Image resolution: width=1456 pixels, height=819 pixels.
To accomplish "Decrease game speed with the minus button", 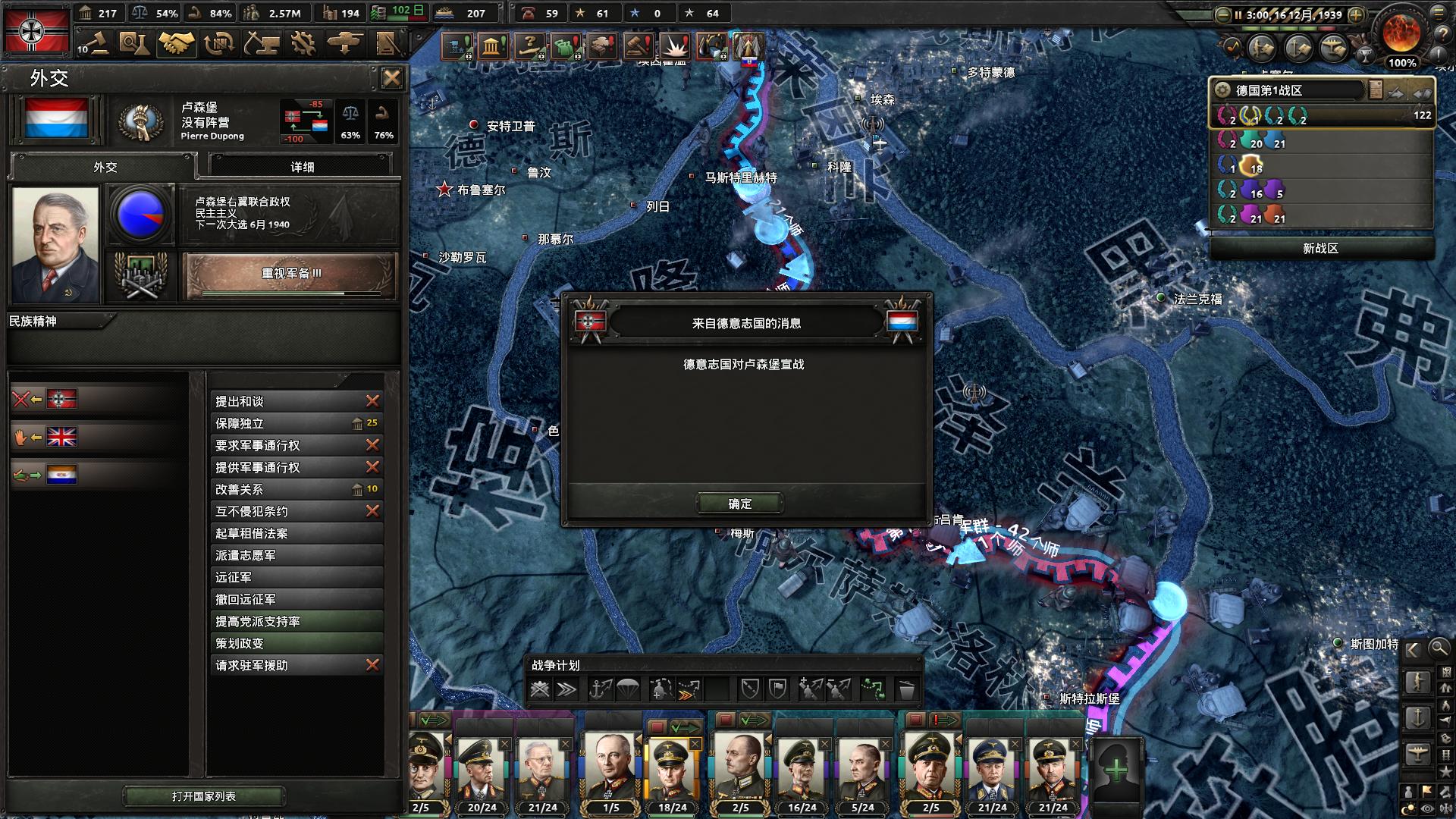I will pos(1222,14).
